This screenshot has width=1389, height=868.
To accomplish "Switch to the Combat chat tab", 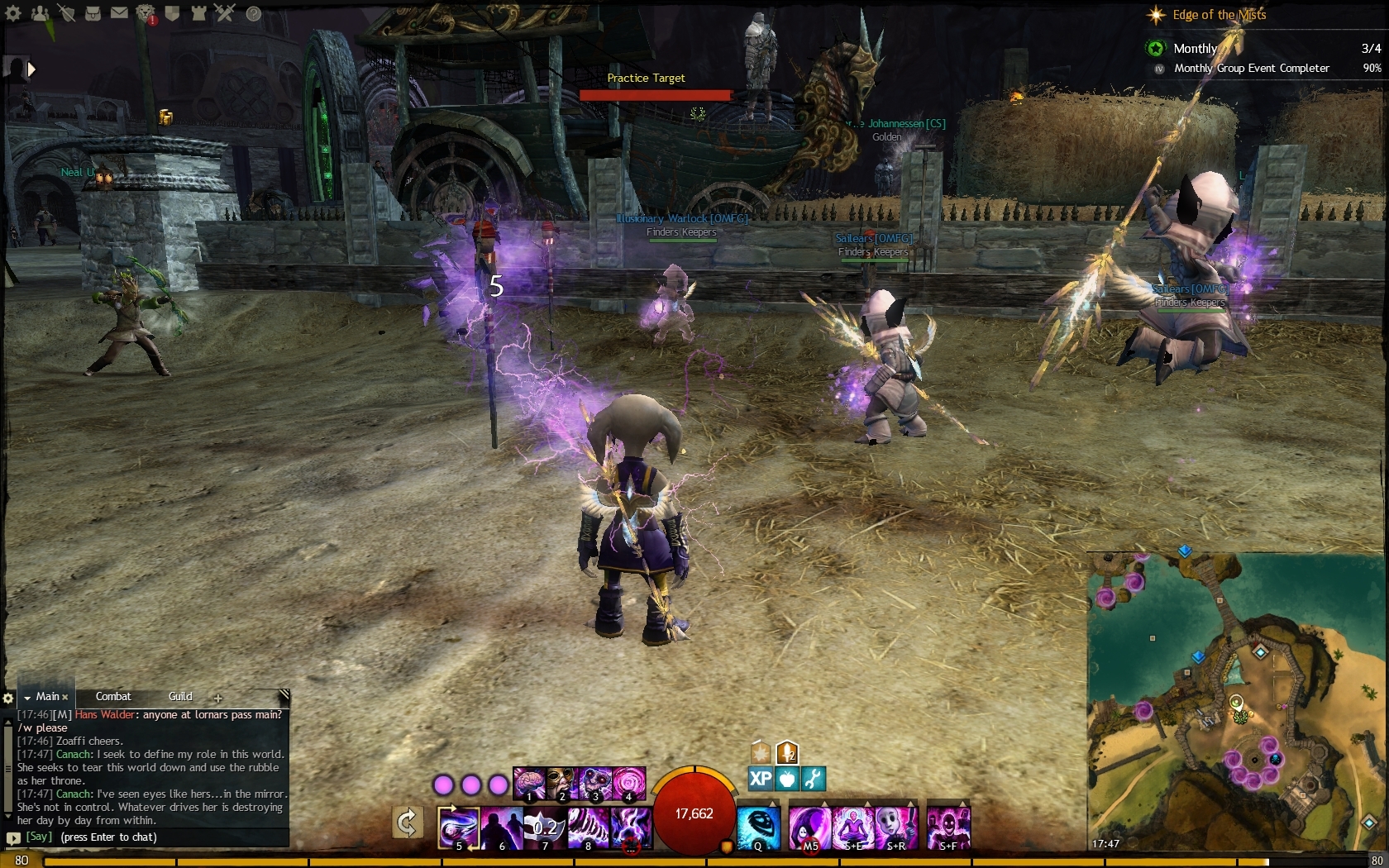I will tap(113, 697).
